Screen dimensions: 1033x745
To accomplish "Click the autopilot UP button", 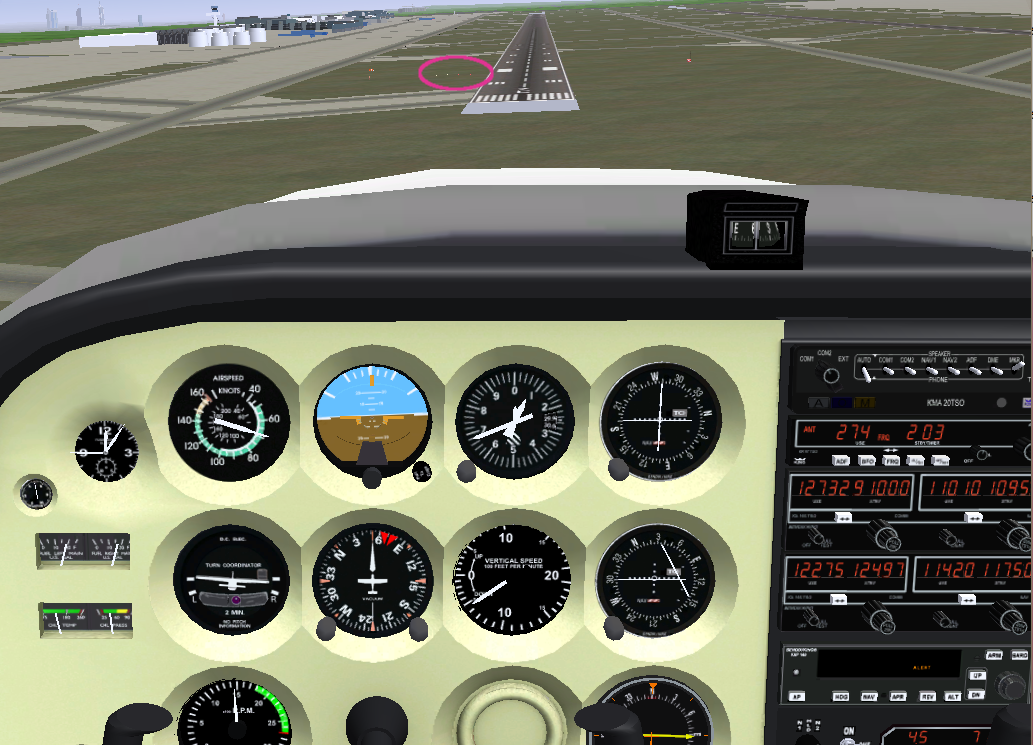I will (x=977, y=675).
